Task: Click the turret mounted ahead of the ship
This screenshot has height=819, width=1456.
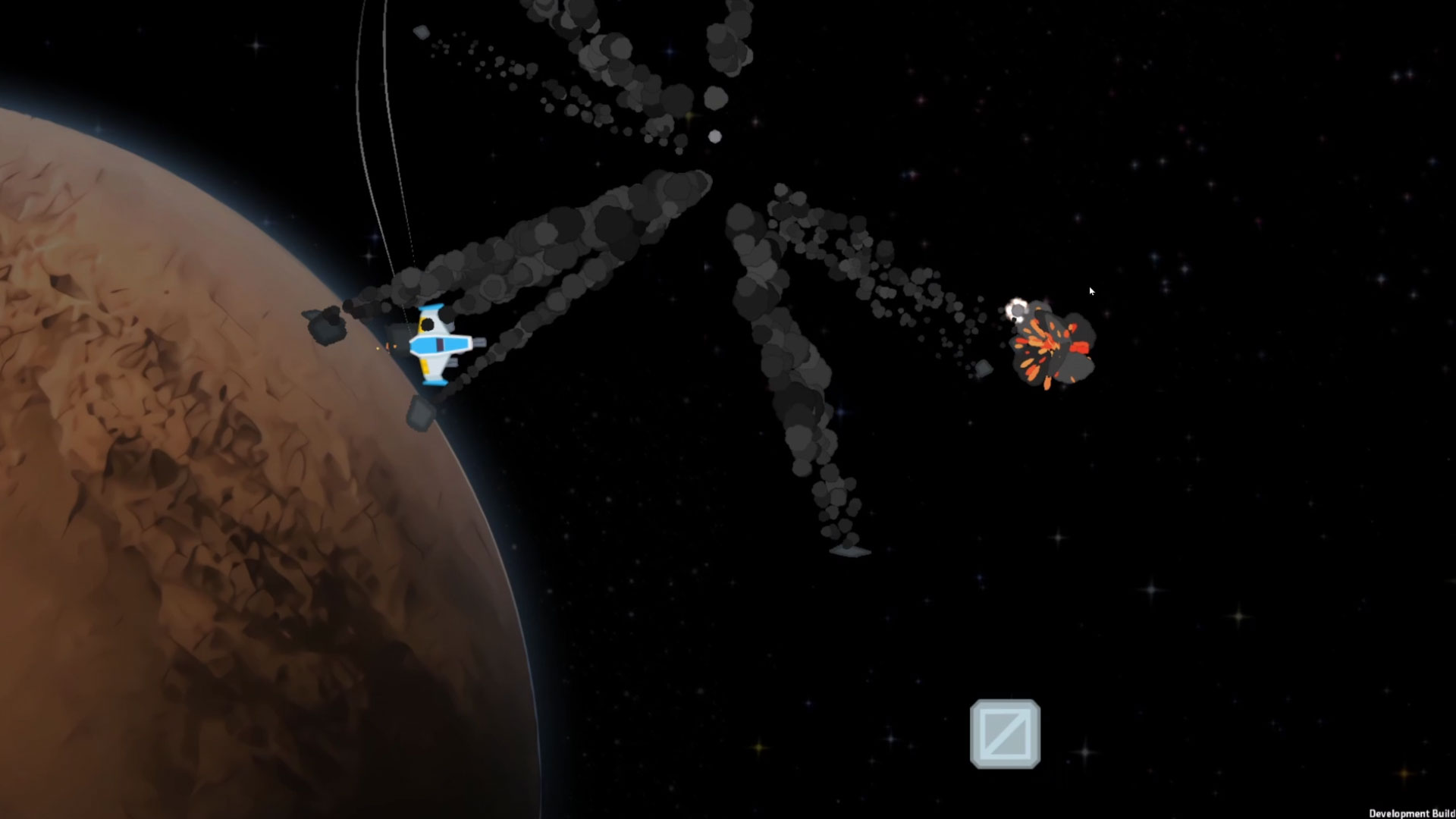Action: point(479,343)
